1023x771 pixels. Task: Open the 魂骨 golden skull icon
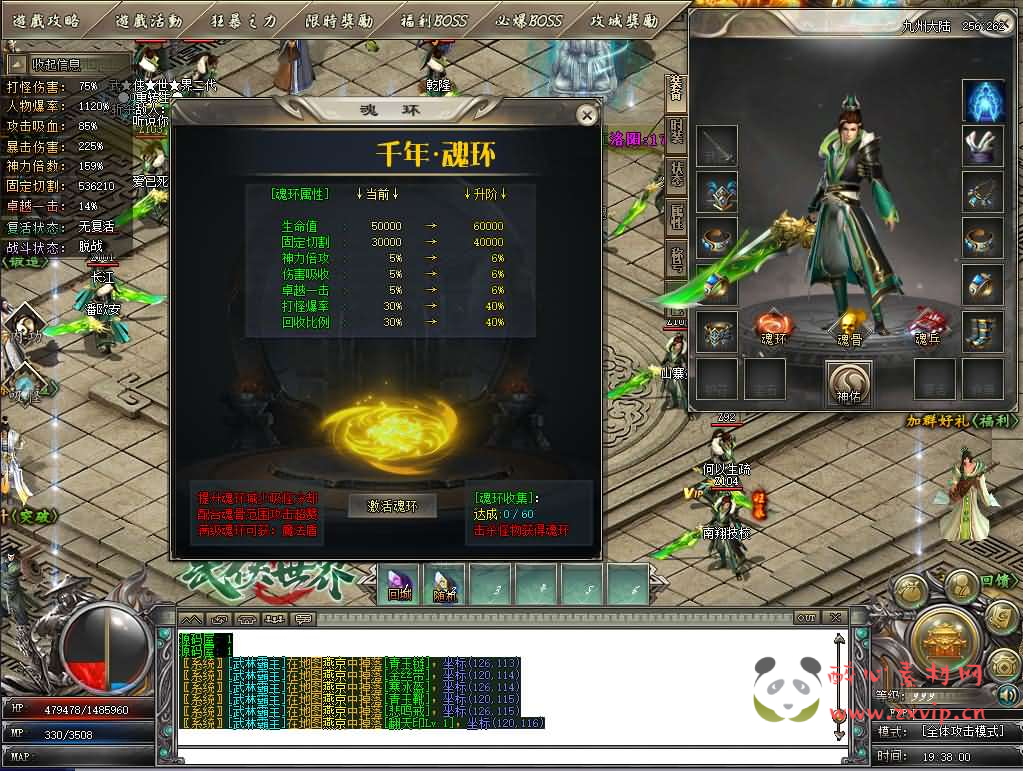click(x=849, y=327)
